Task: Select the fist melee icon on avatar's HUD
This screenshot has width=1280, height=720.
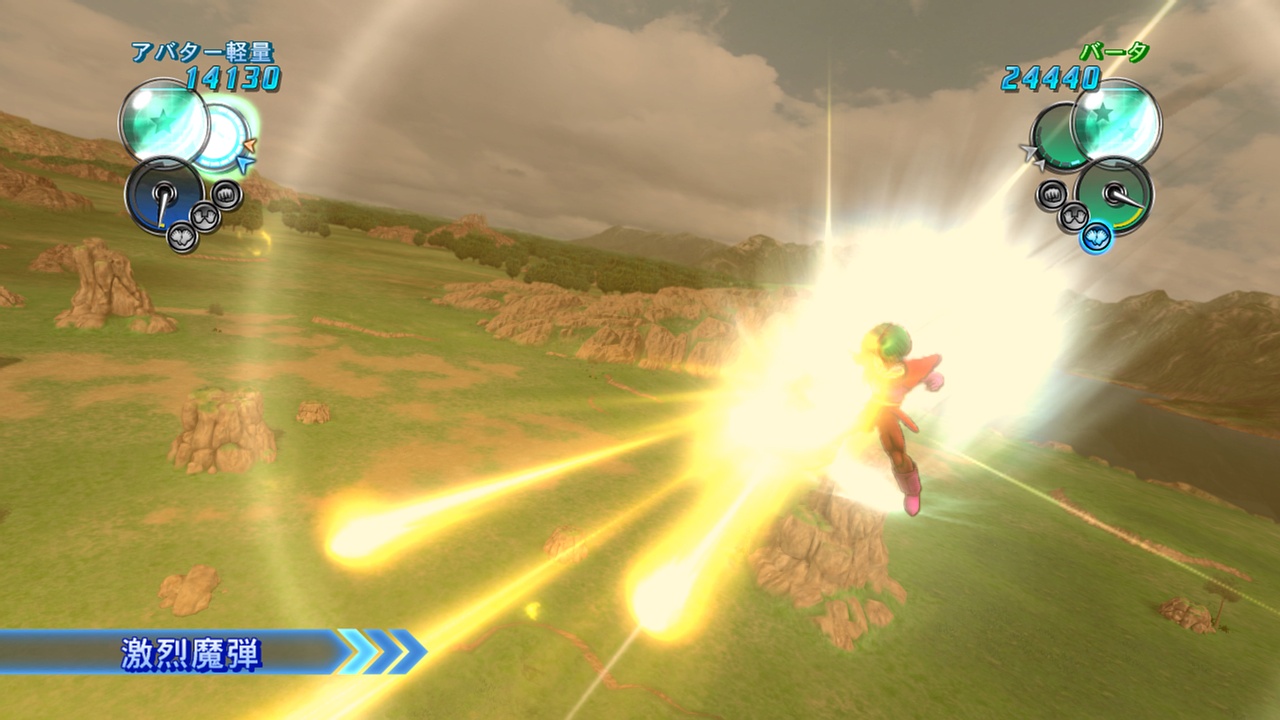Action: 224,193
